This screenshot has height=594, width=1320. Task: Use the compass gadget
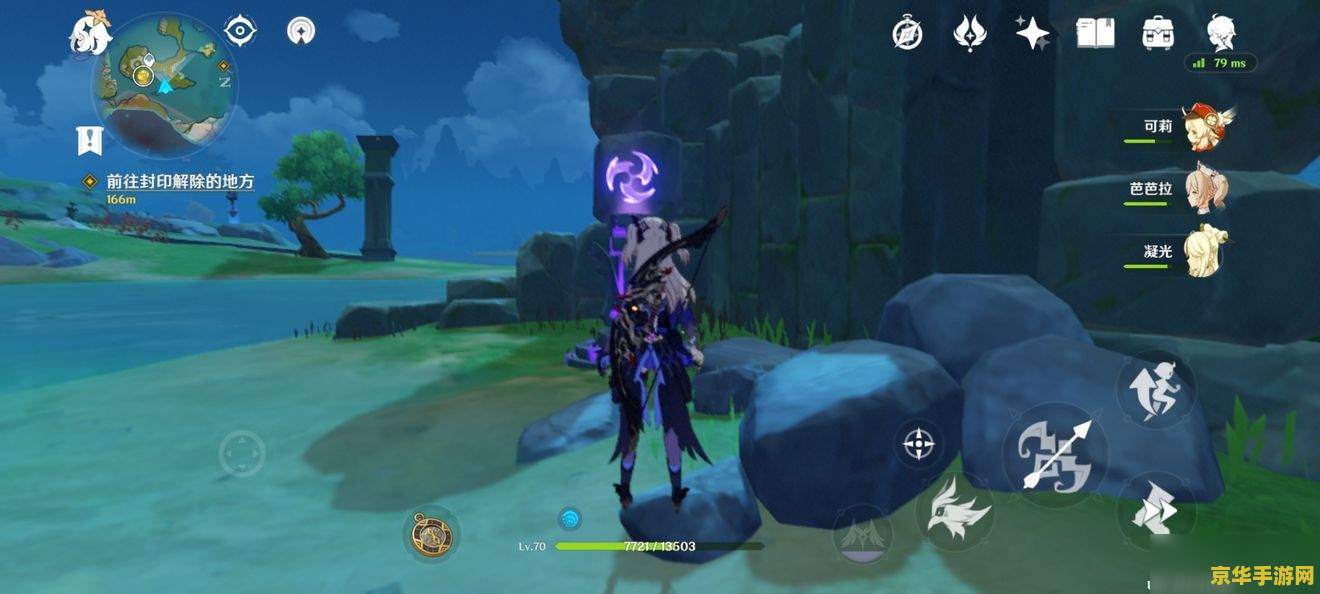pyautogui.click(x=432, y=535)
